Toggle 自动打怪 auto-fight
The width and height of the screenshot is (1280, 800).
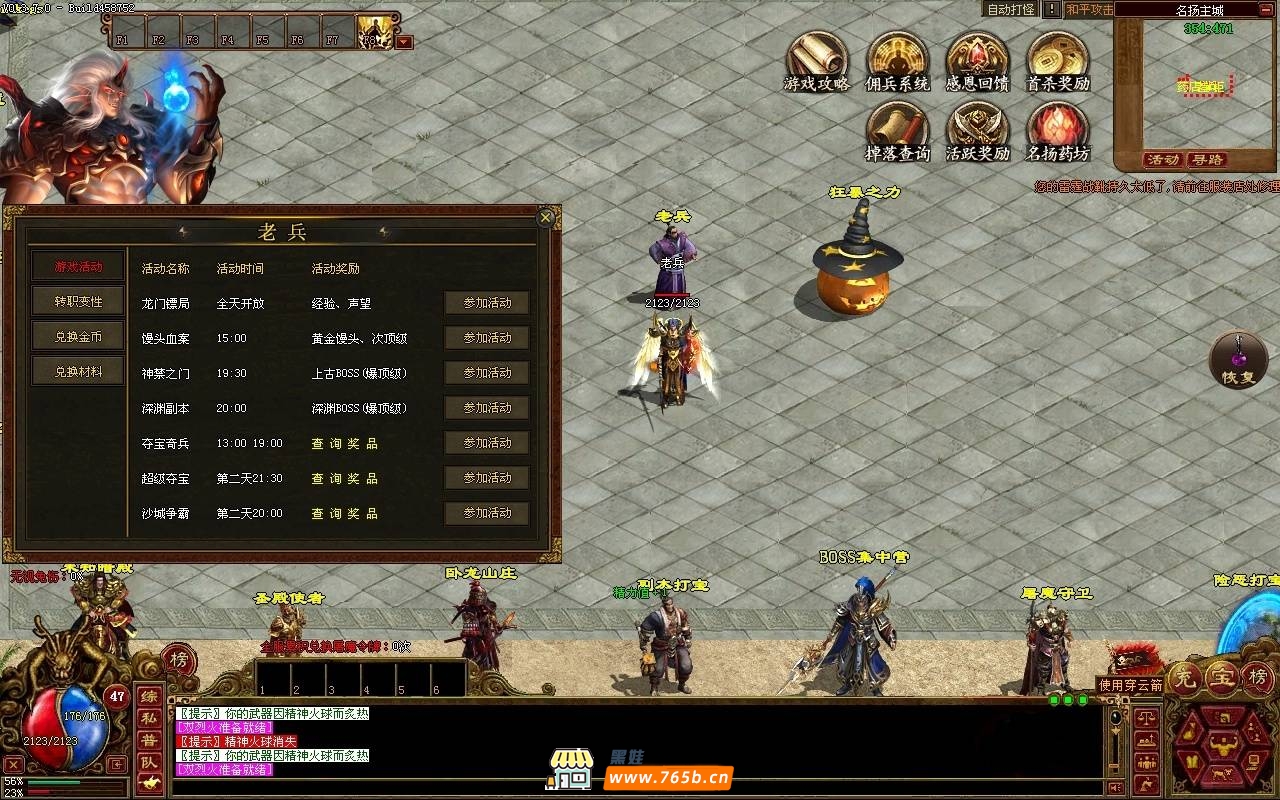[1011, 10]
